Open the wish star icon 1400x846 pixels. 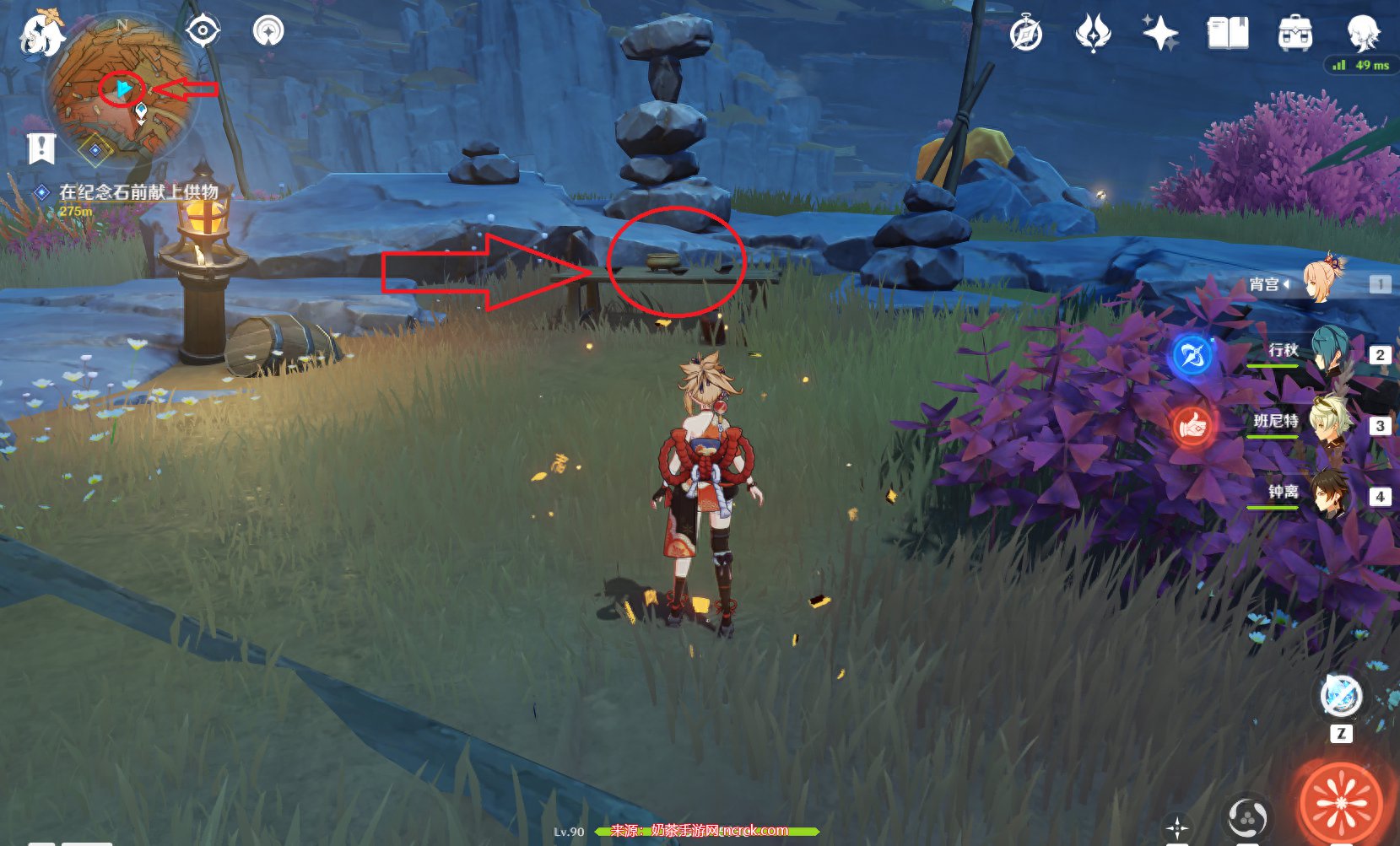point(1160,35)
